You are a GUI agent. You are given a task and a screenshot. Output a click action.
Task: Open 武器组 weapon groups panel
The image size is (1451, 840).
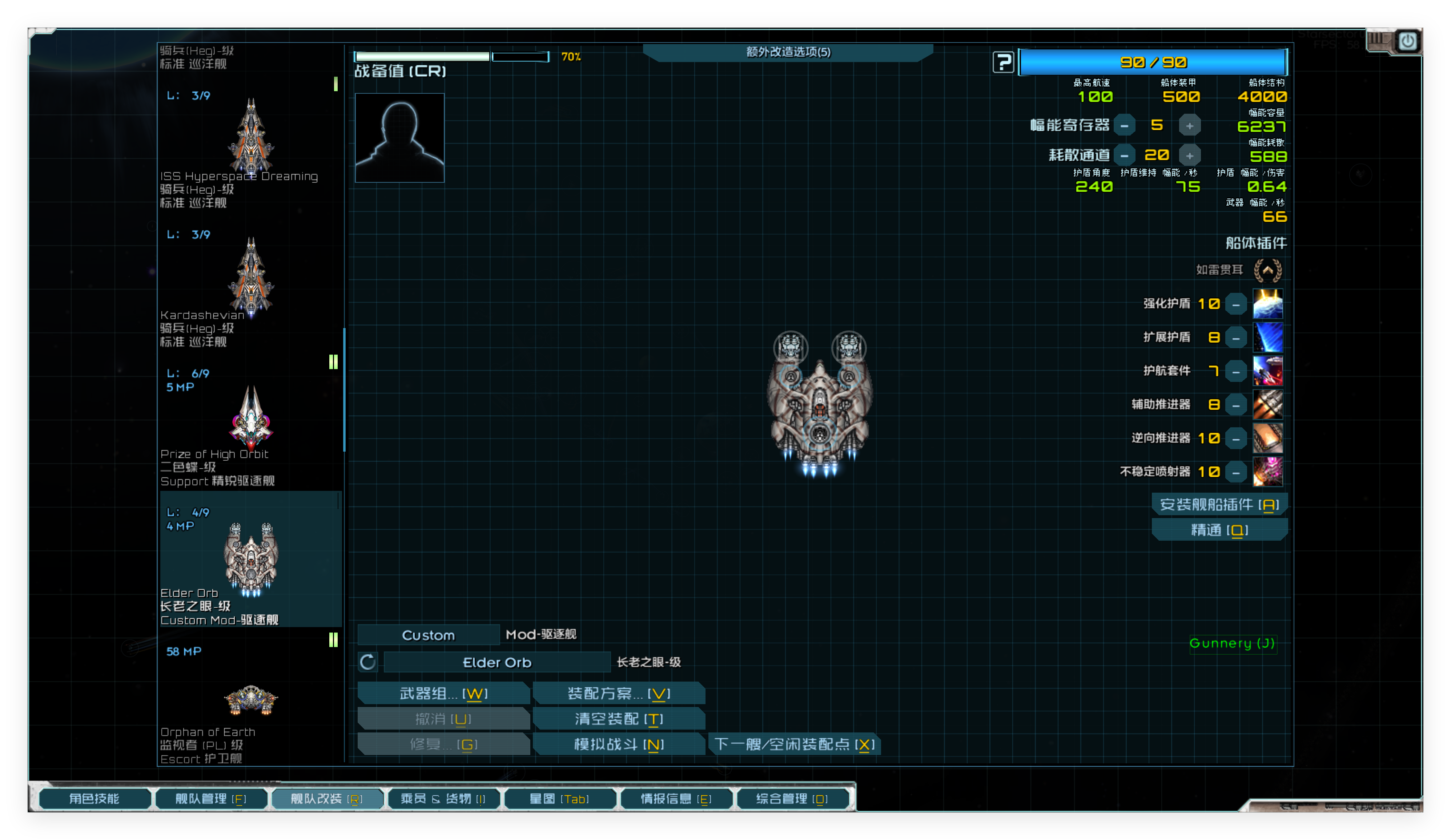coord(443,693)
